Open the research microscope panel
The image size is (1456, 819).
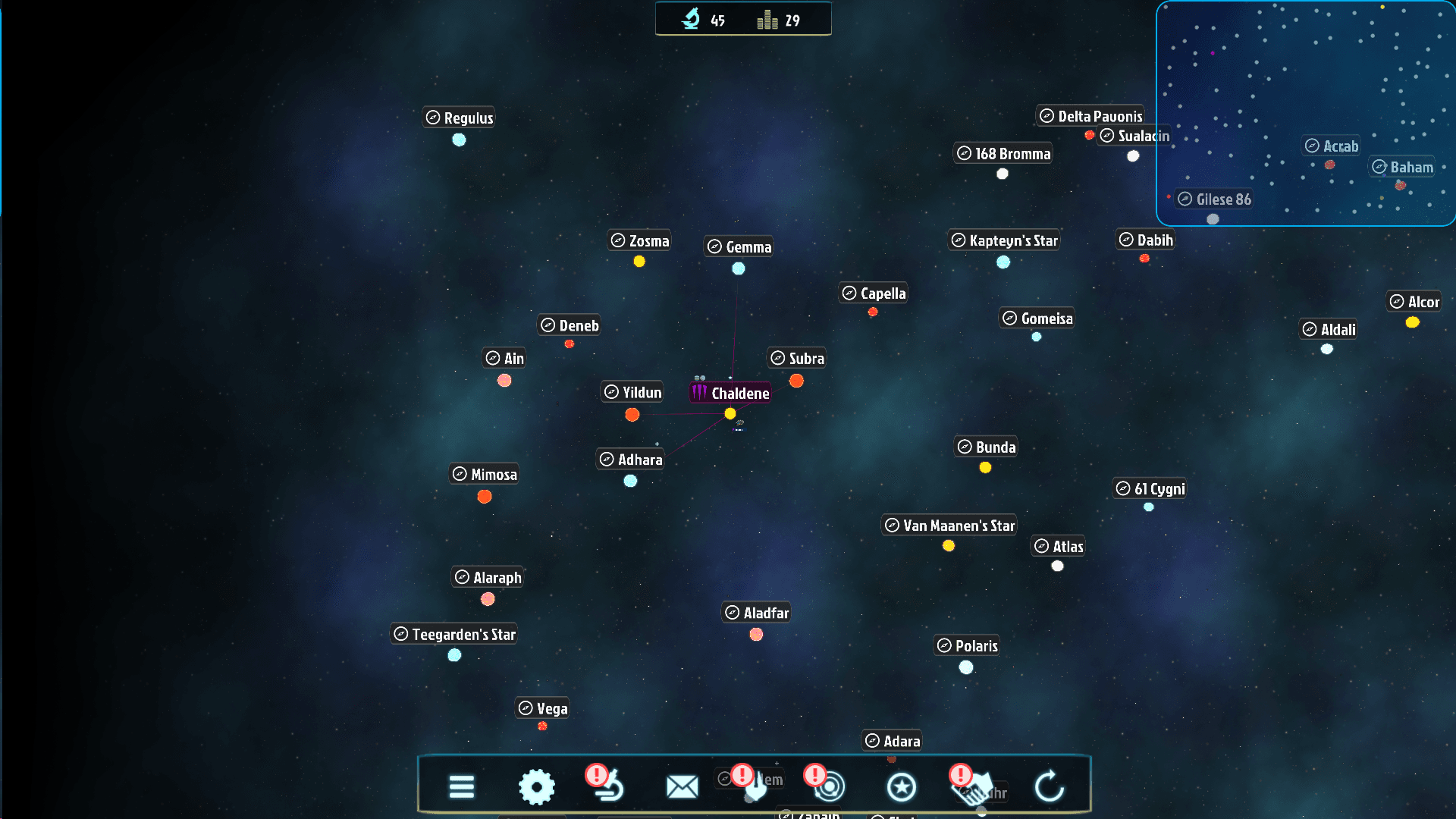click(608, 786)
